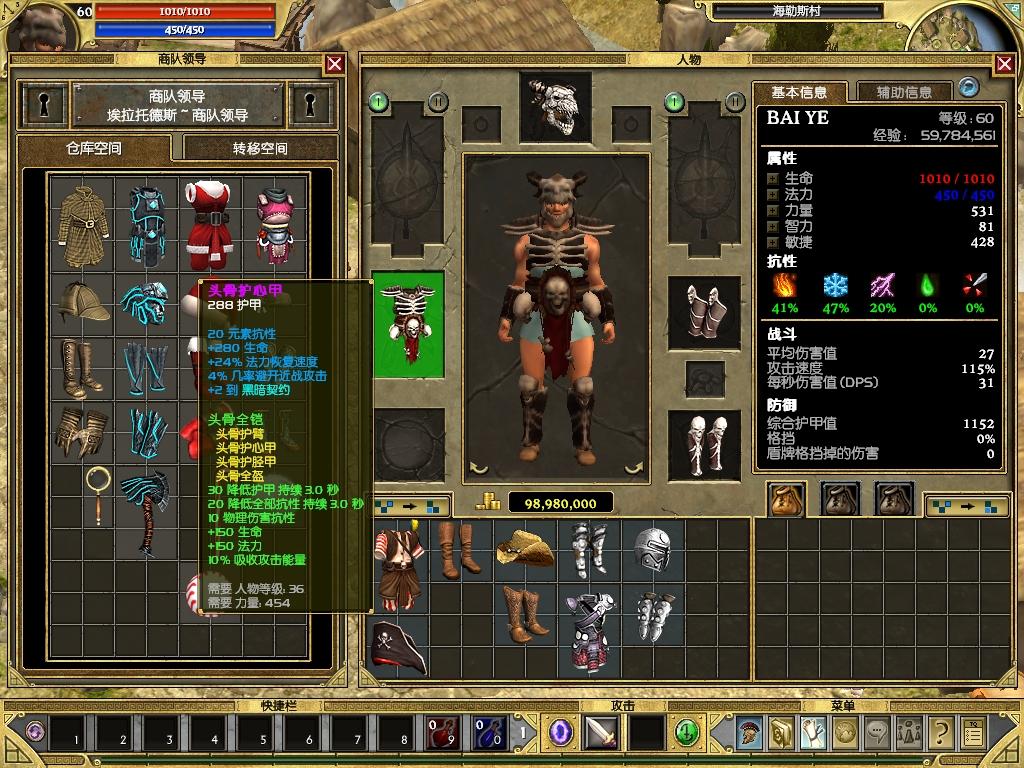
Task: Open the character helmet menu icon
Action: pyautogui.click(x=747, y=733)
